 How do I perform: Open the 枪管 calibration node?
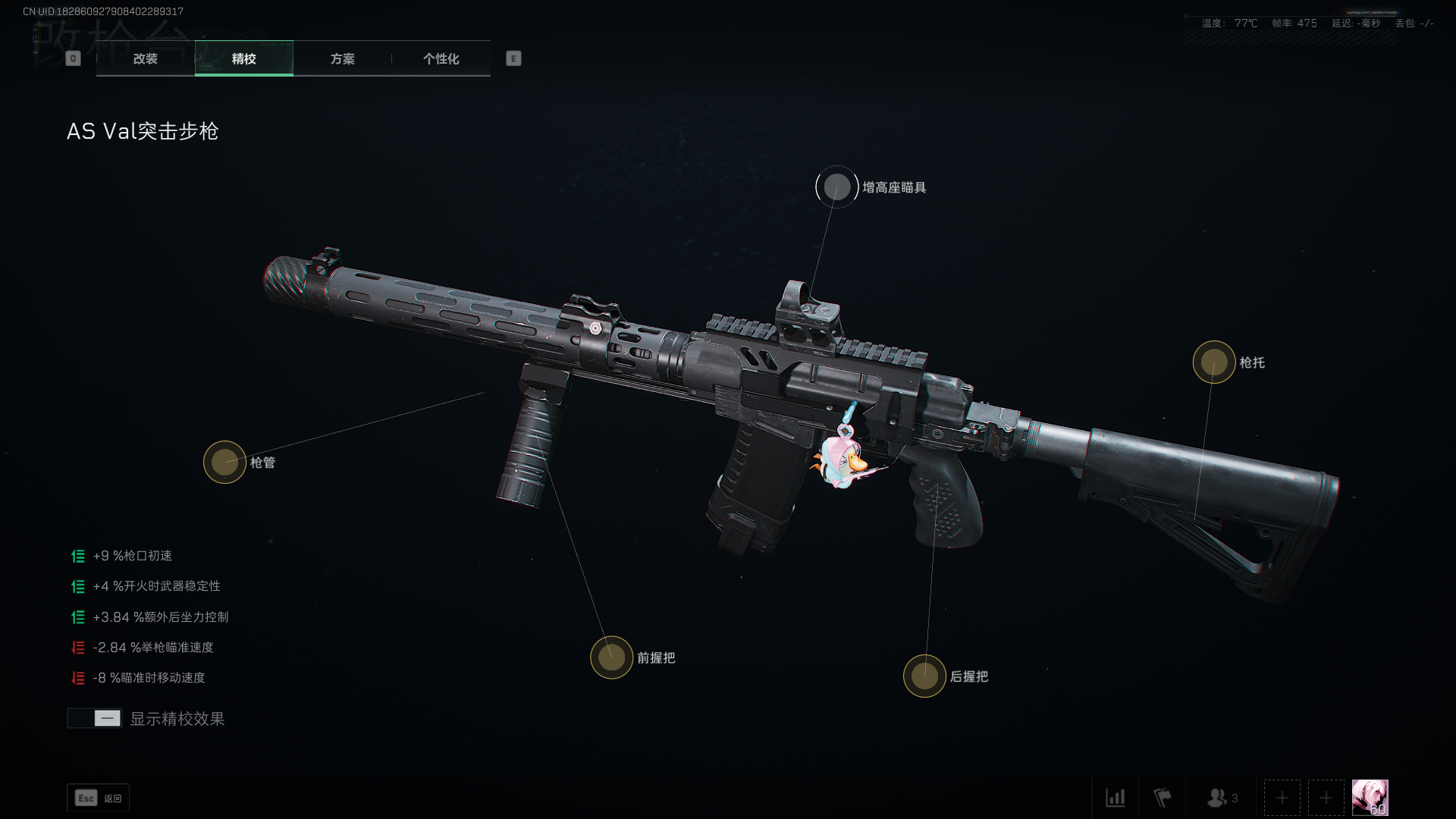pyautogui.click(x=224, y=462)
